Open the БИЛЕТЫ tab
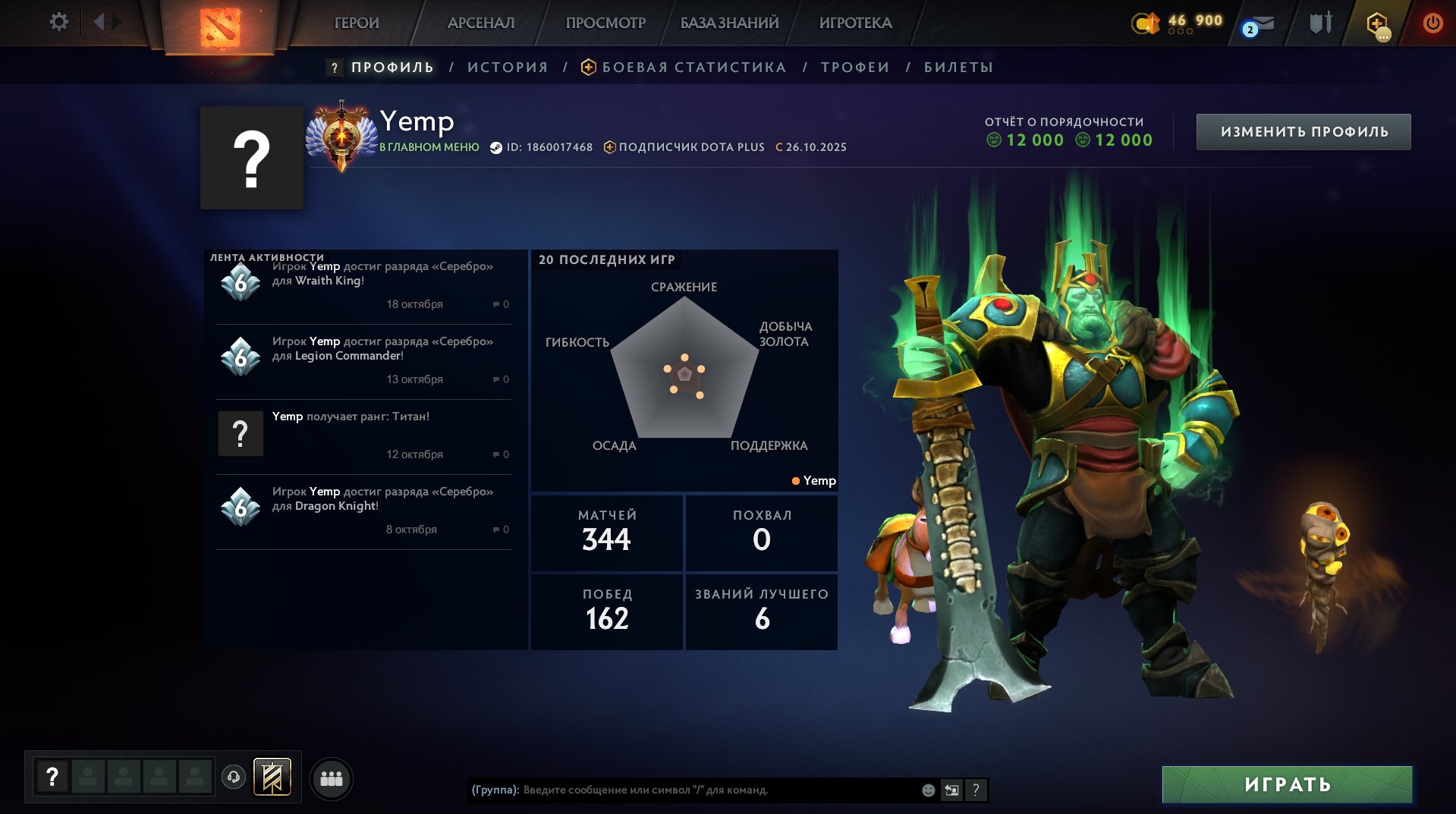1456x814 pixels. pos(958,68)
